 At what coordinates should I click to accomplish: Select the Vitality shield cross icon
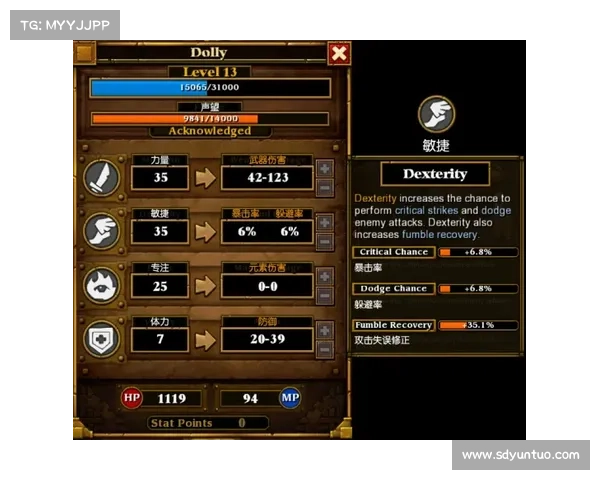point(103,338)
